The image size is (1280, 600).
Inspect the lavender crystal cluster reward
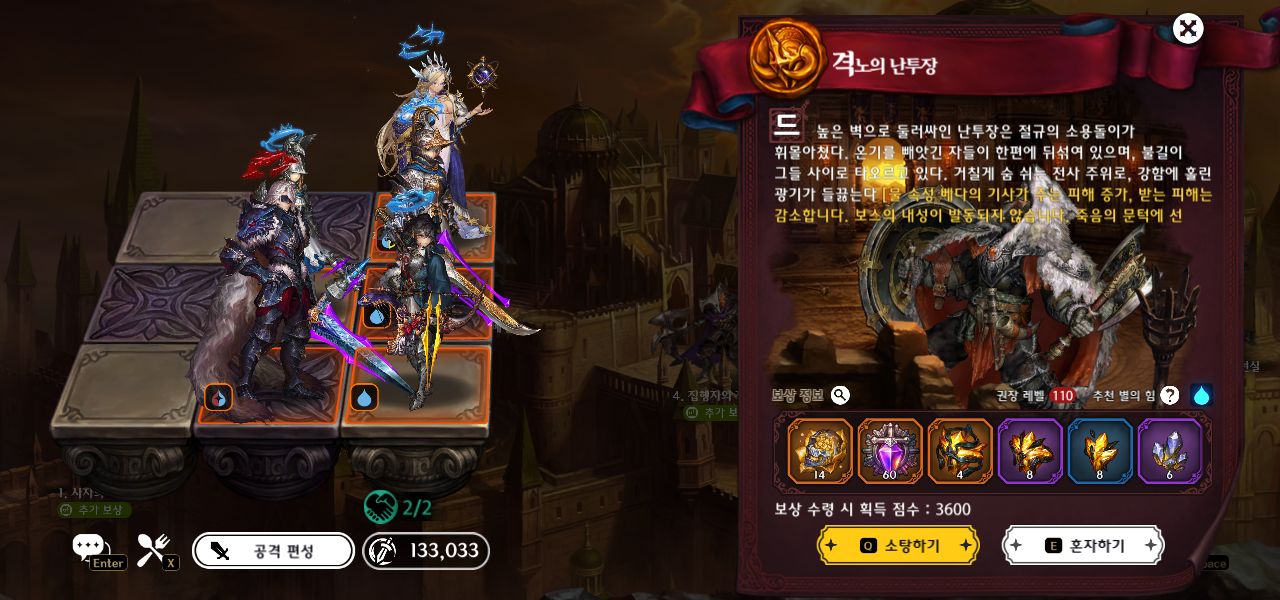1170,451
